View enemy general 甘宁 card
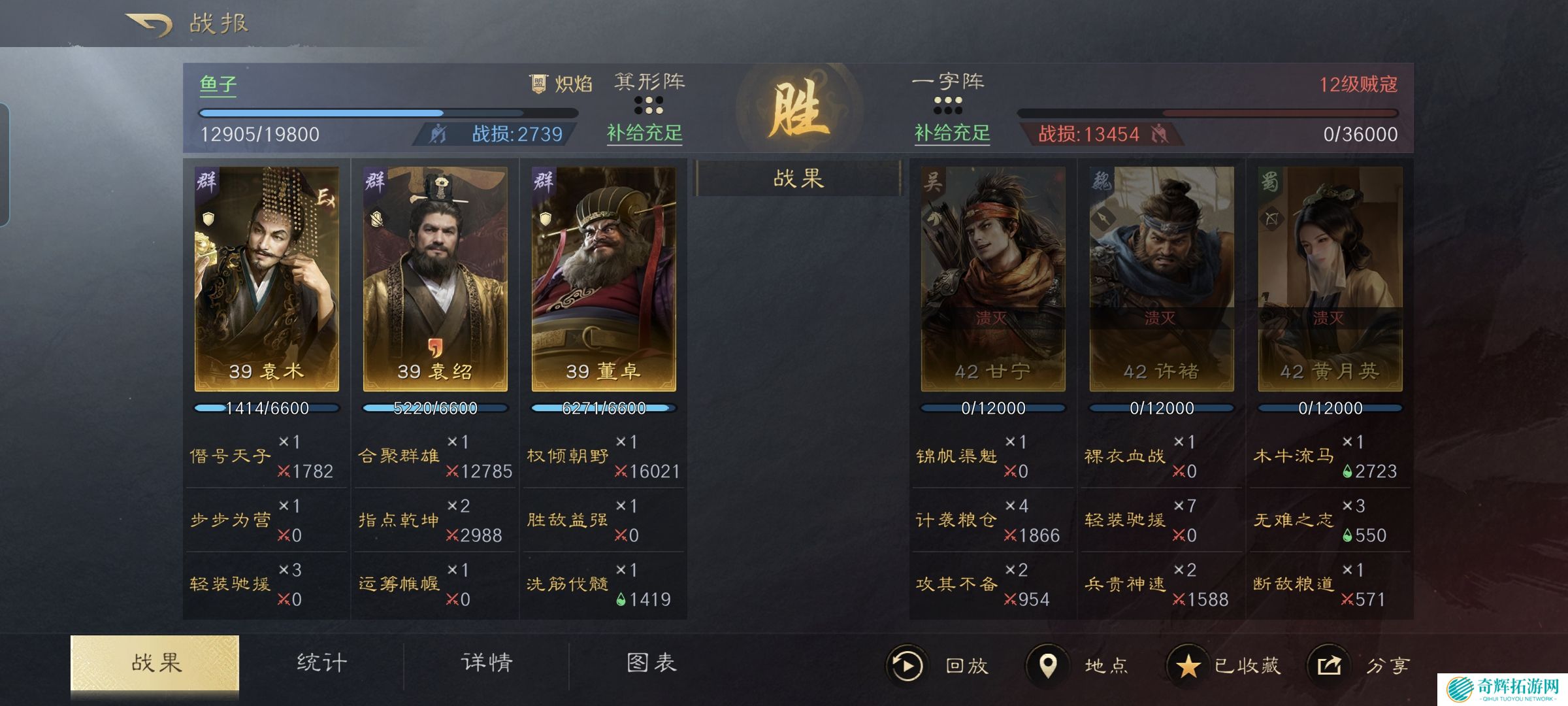The image size is (1568, 706). click(993, 279)
